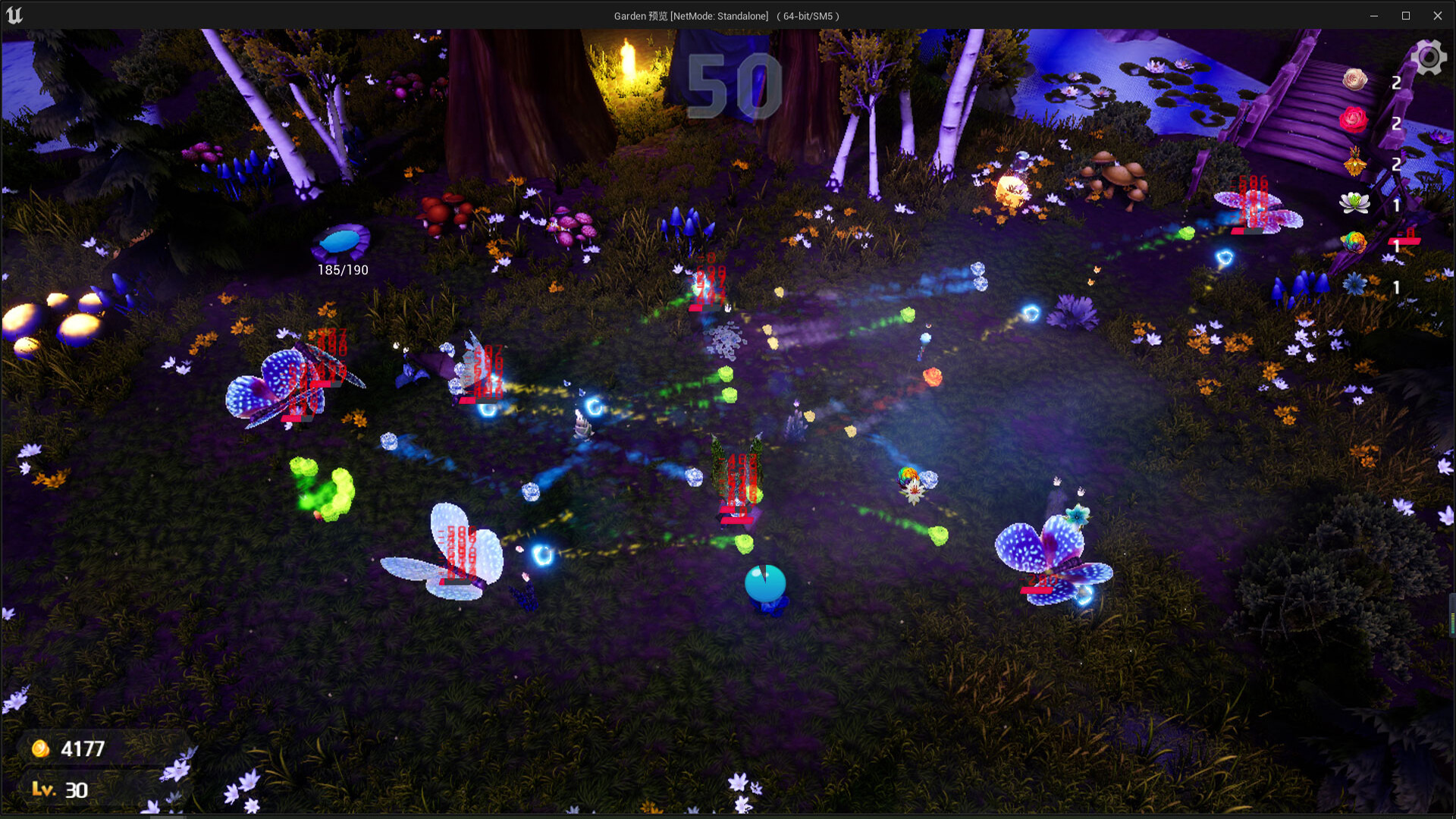Click the minimize button of the preview window

(x=1374, y=14)
